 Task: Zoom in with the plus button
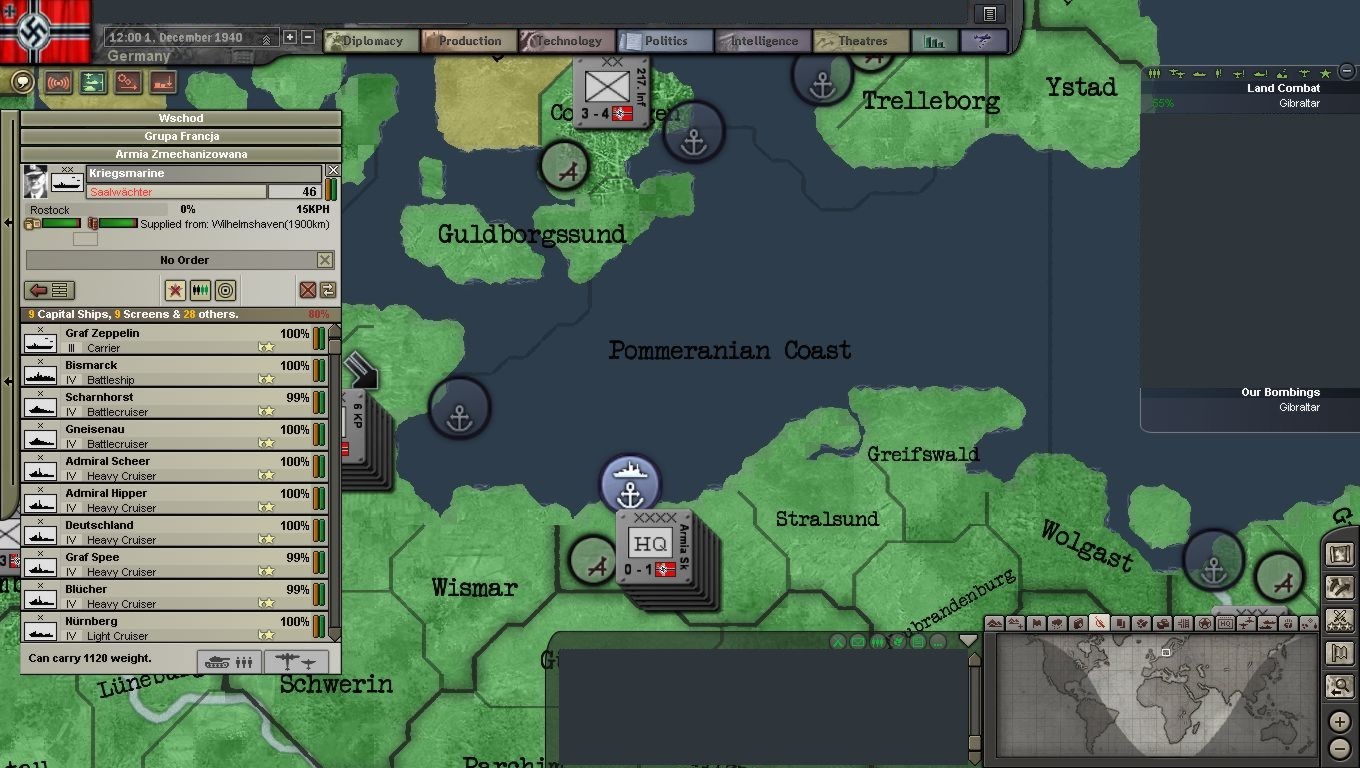pos(1340,722)
